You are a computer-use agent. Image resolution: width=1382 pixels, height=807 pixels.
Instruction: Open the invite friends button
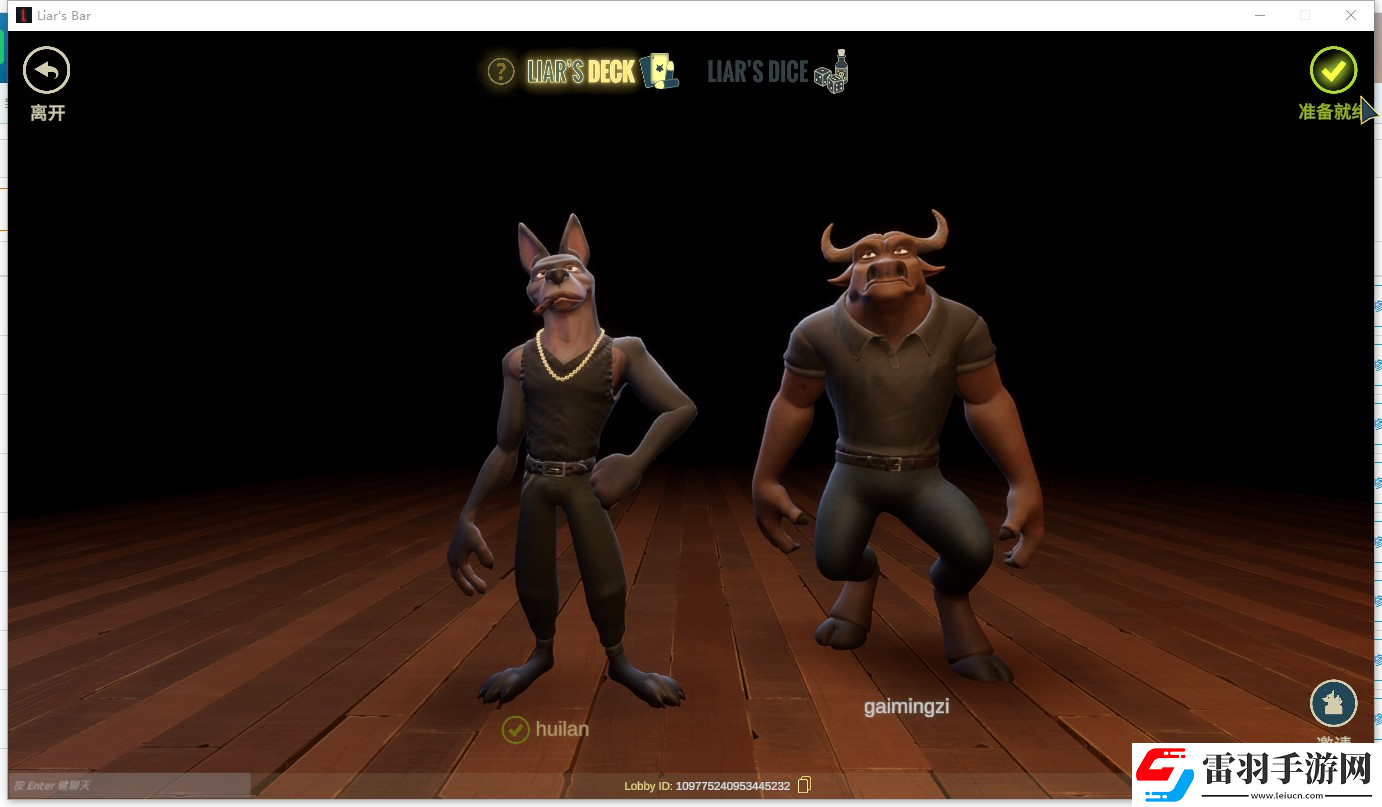click(x=1333, y=703)
